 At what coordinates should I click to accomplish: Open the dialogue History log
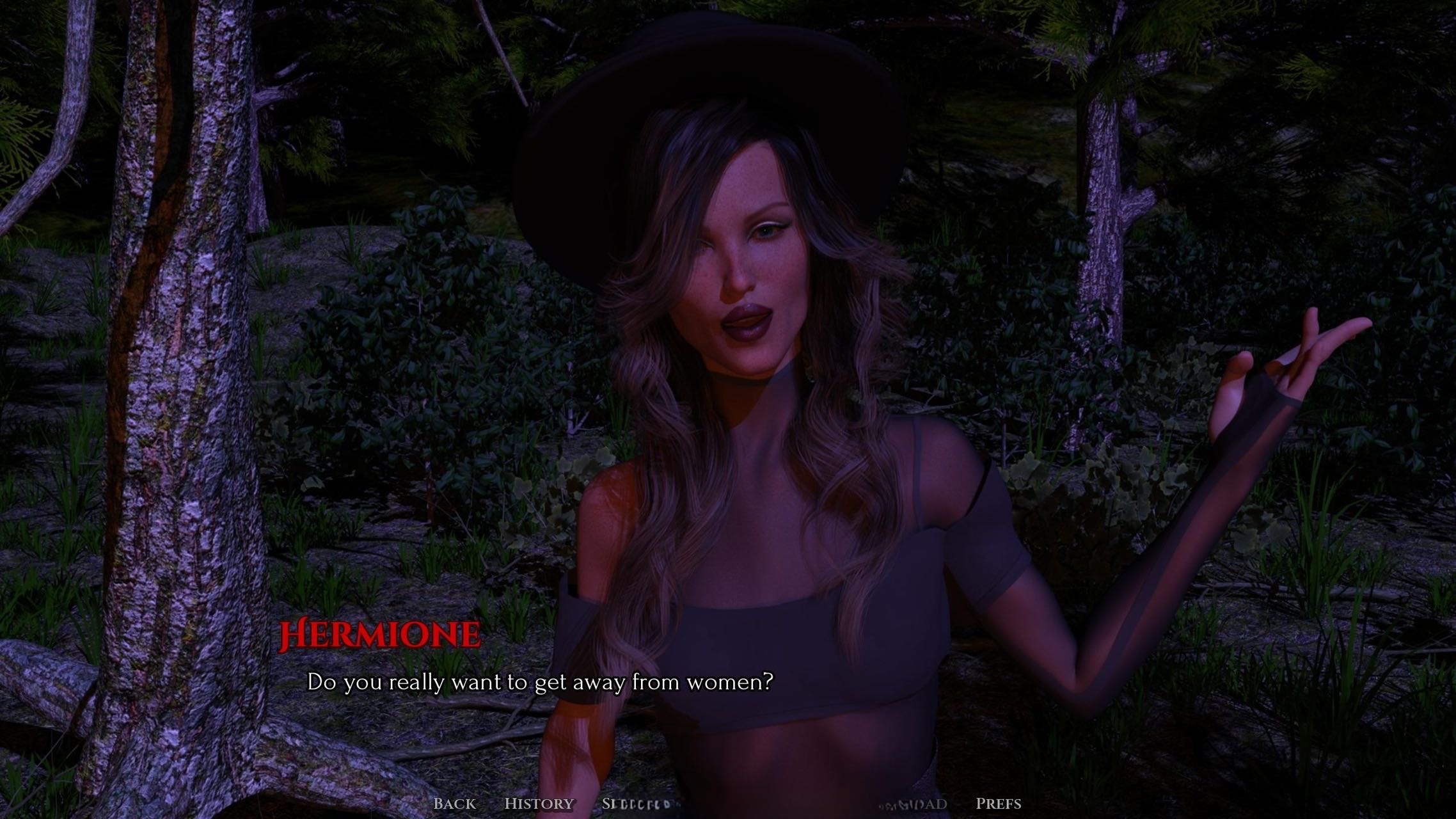pyautogui.click(x=539, y=804)
